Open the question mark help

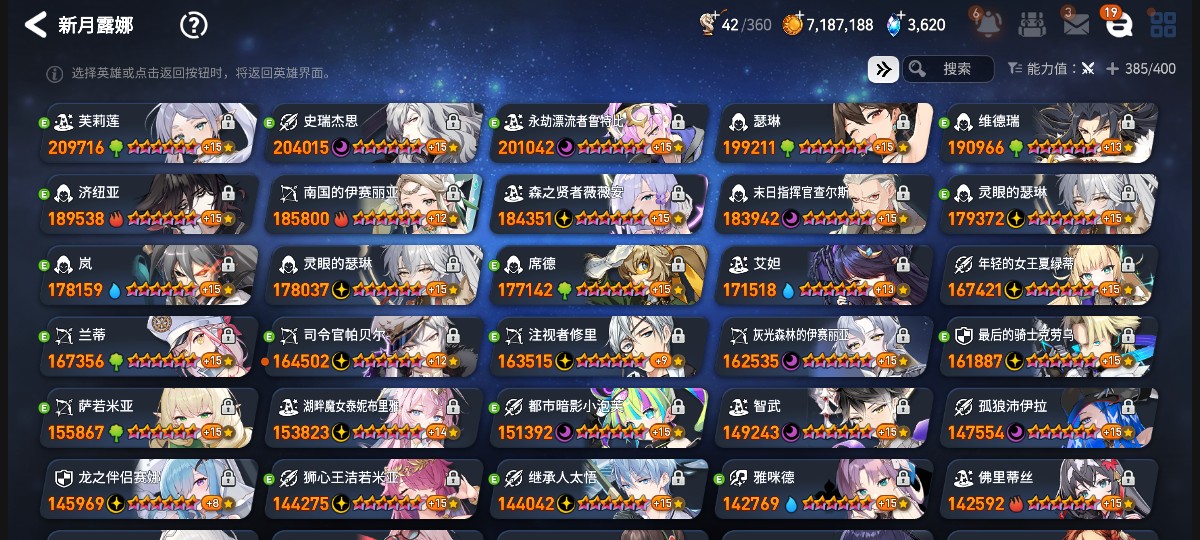point(193,25)
